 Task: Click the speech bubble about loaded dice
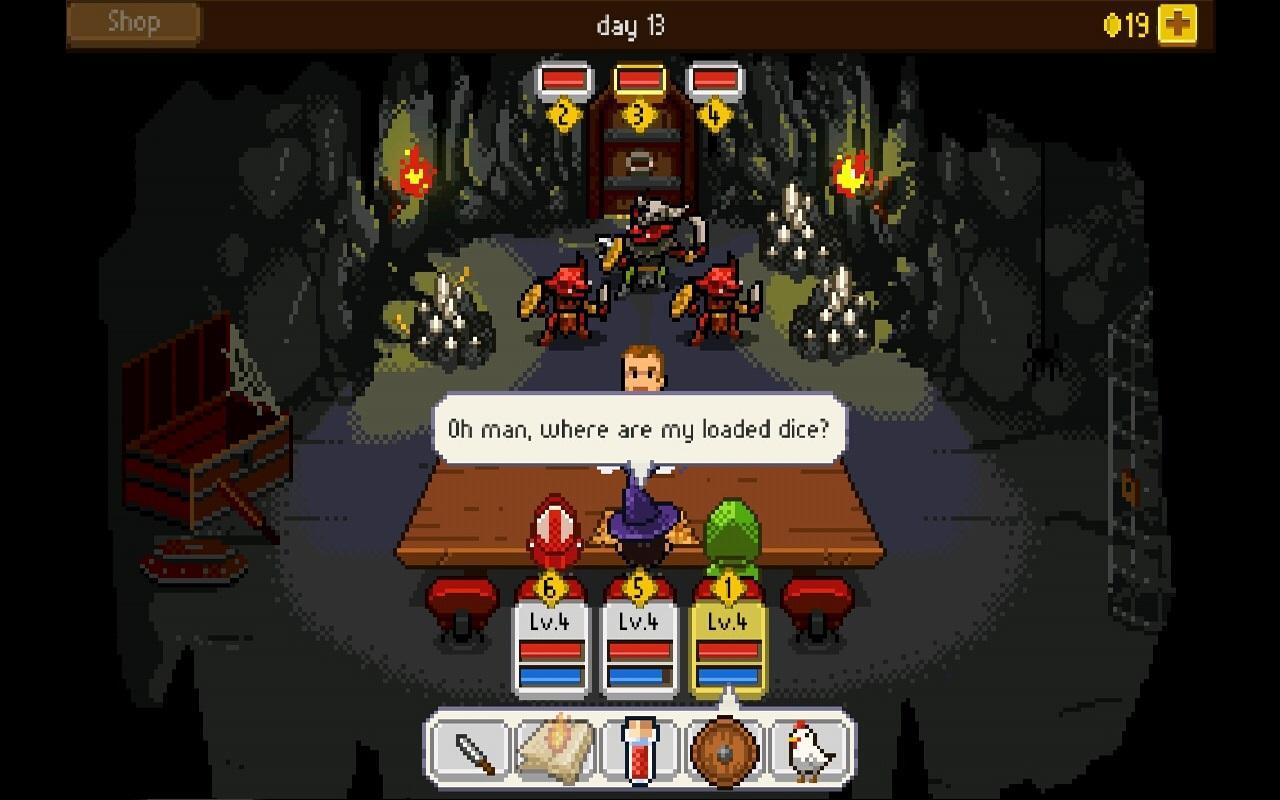coord(640,429)
